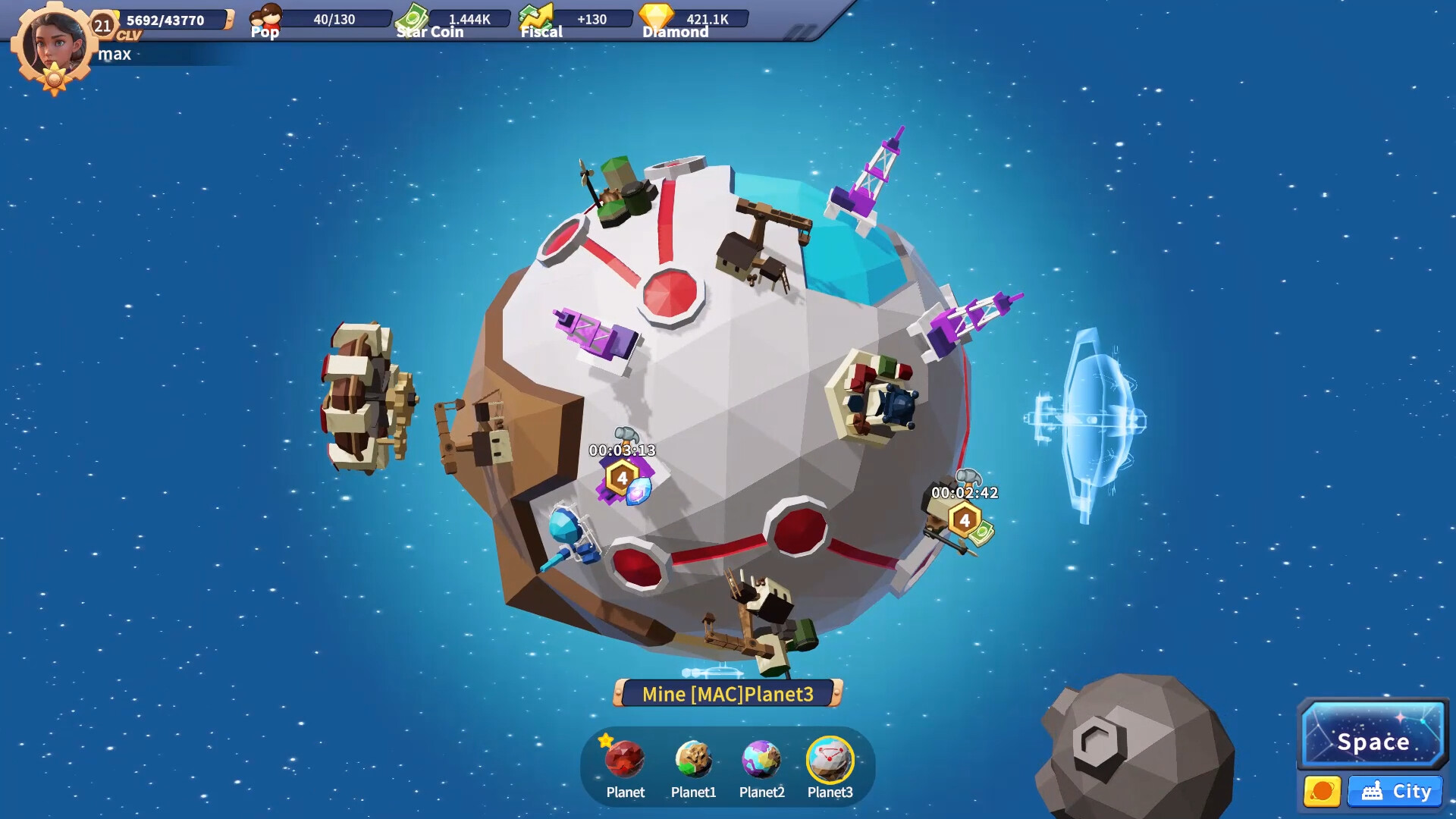Click the orange planet view button

tap(1322, 792)
